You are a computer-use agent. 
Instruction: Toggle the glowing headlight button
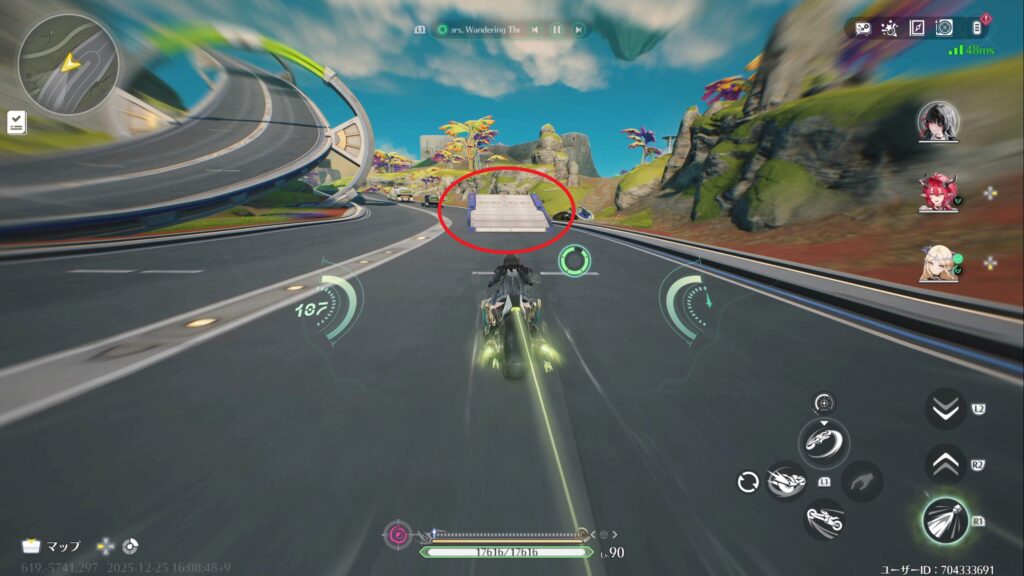pyautogui.click(x=944, y=521)
